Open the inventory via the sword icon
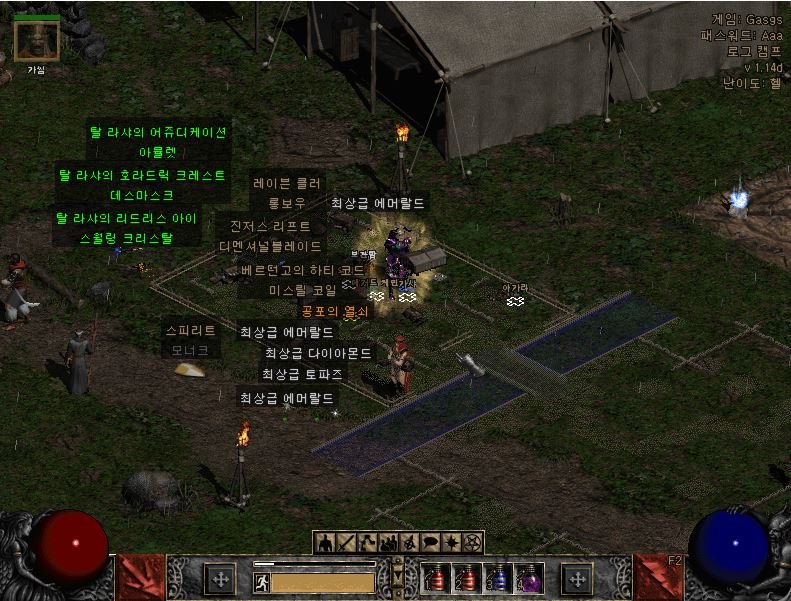791x601 pixels. tap(347, 543)
